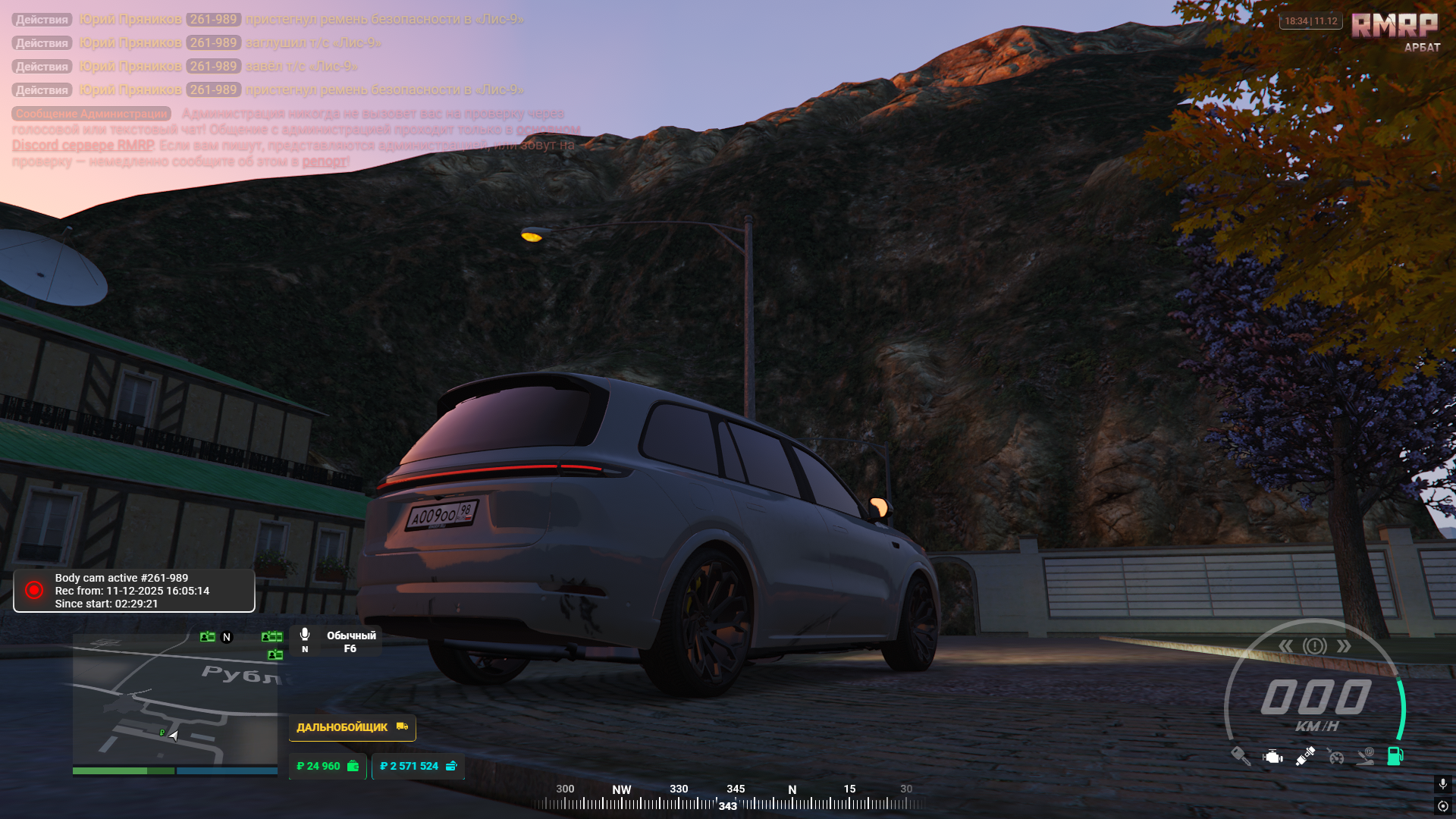Click the handbrake parking icon
This screenshot has width=1456, height=819.
(1366, 756)
